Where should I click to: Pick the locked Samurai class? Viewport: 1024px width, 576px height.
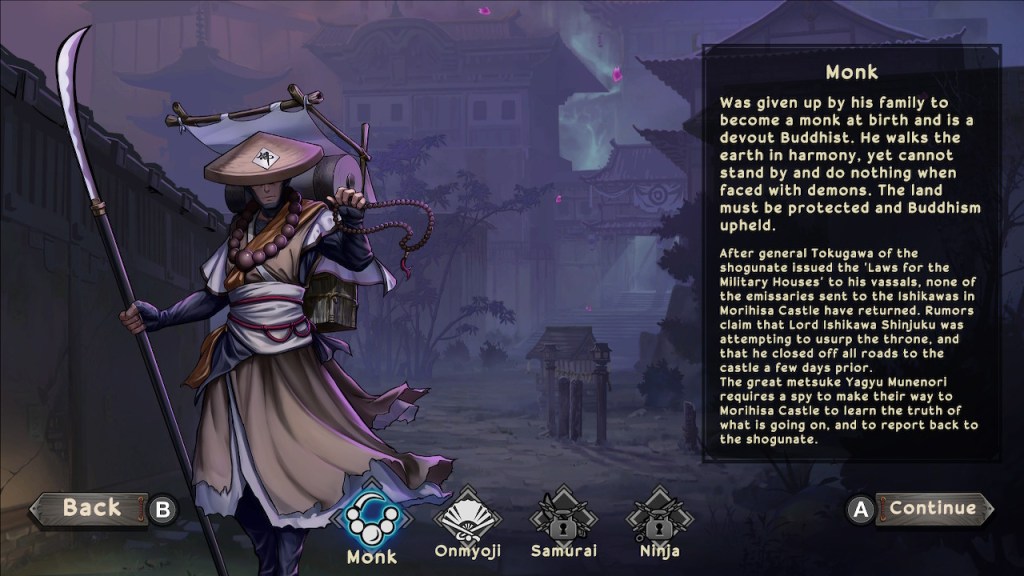click(x=559, y=516)
